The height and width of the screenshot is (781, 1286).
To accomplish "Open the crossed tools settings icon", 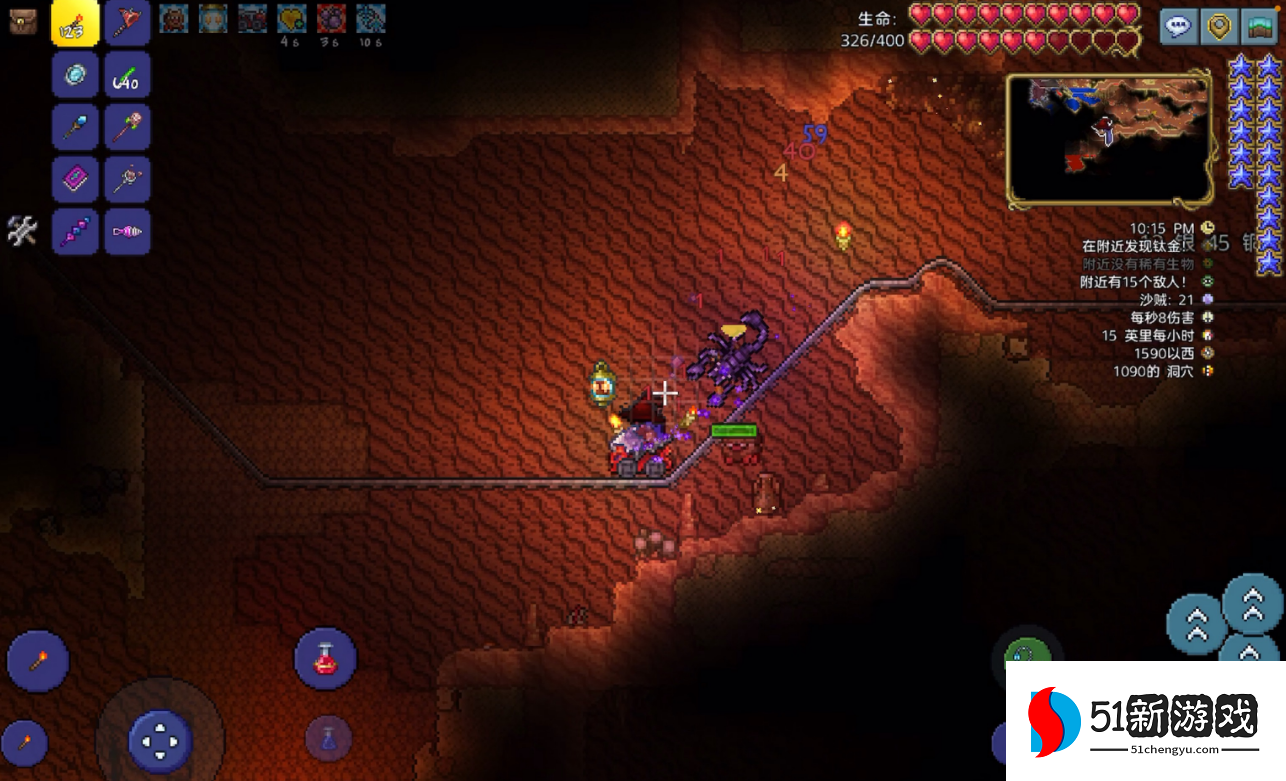I will click(x=22, y=231).
